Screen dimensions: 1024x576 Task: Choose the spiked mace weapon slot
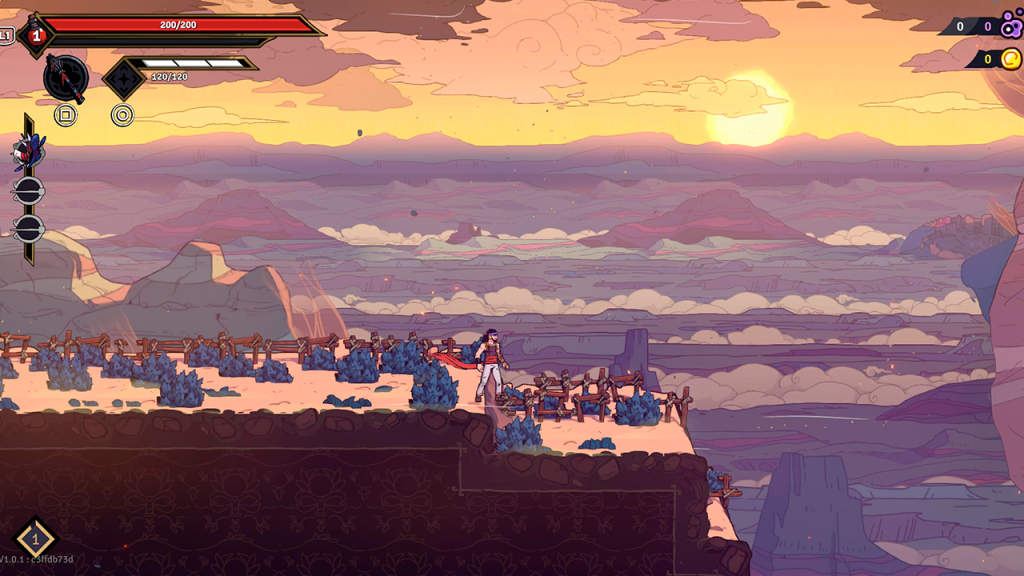pos(66,78)
